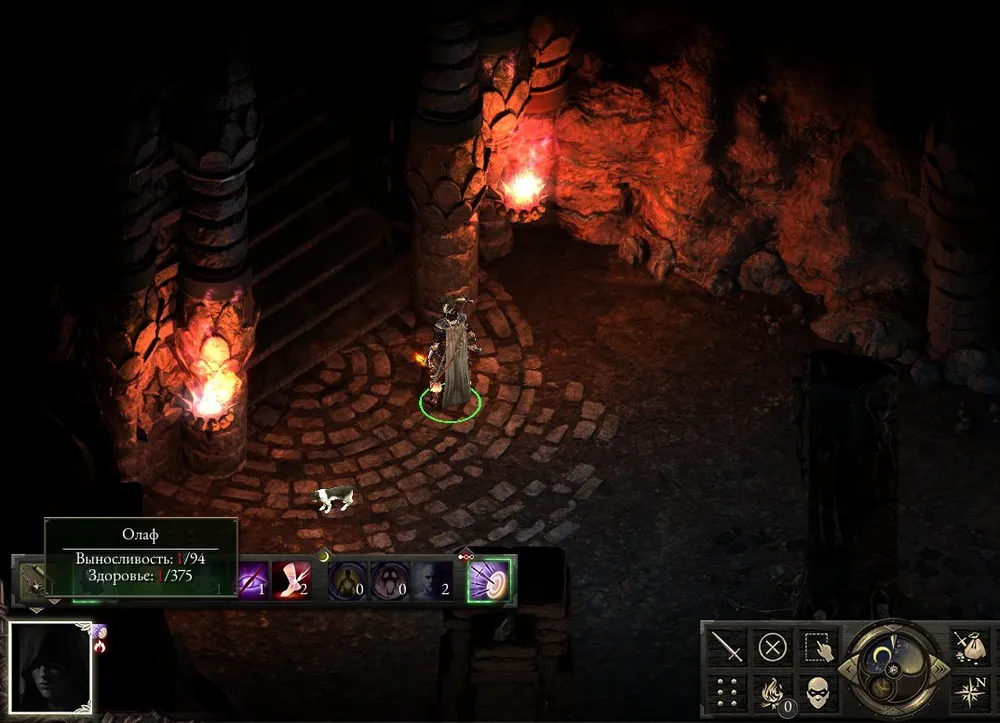Toggle stealth mode with the masked face

click(818, 692)
